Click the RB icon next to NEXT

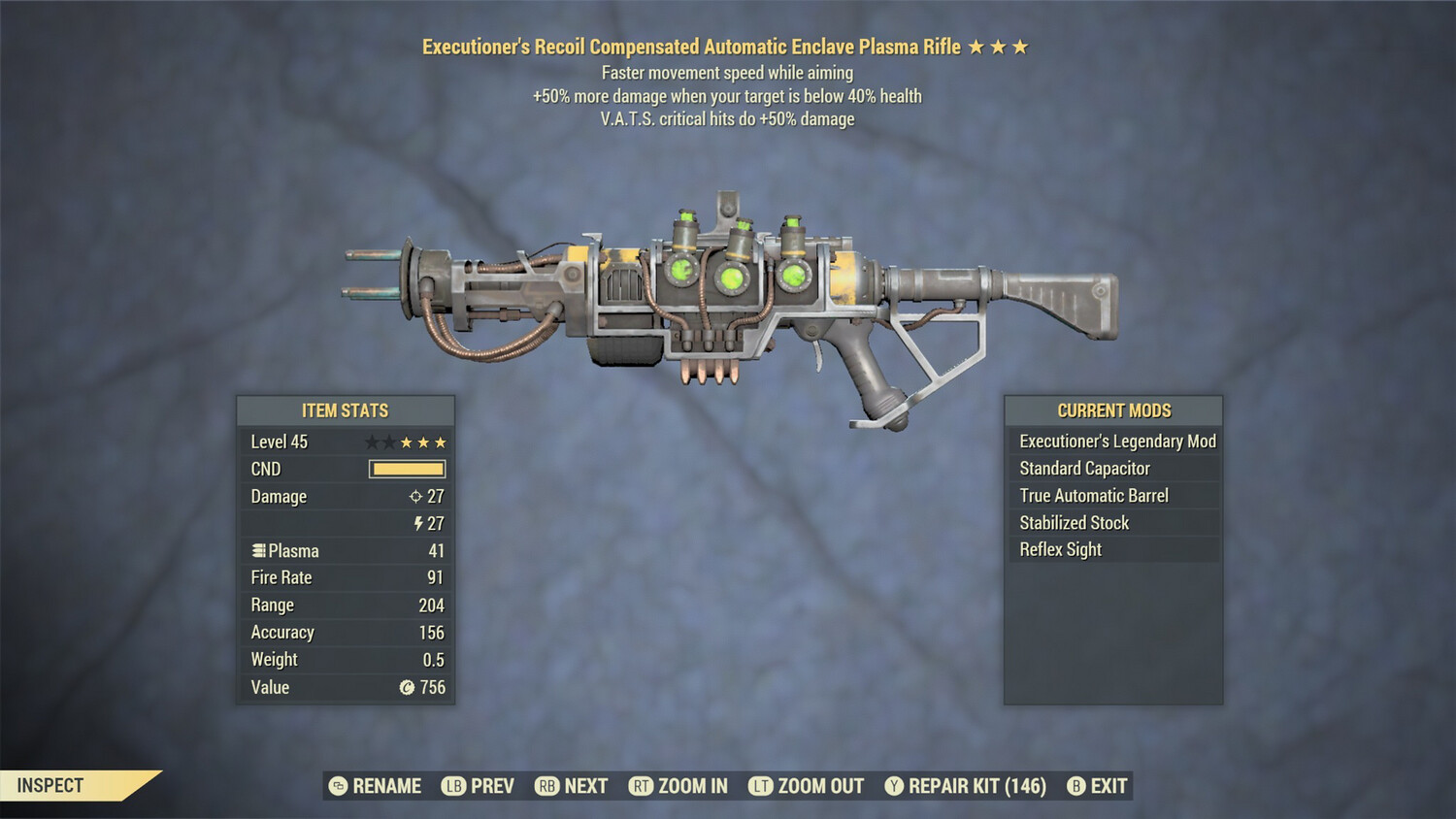(x=549, y=786)
